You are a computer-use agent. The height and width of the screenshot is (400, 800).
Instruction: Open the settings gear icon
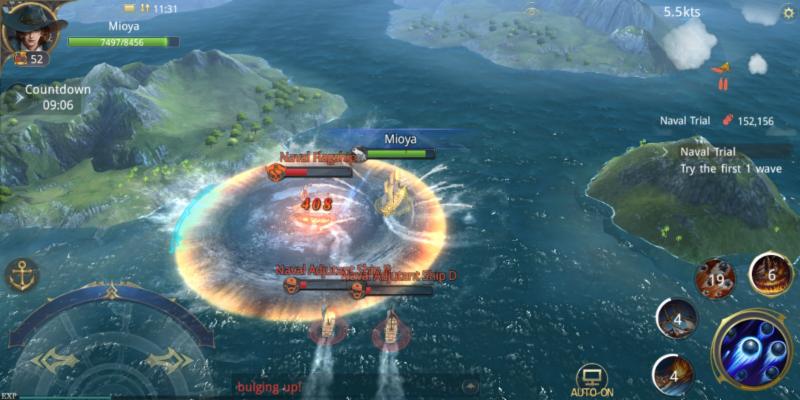[786, 15]
